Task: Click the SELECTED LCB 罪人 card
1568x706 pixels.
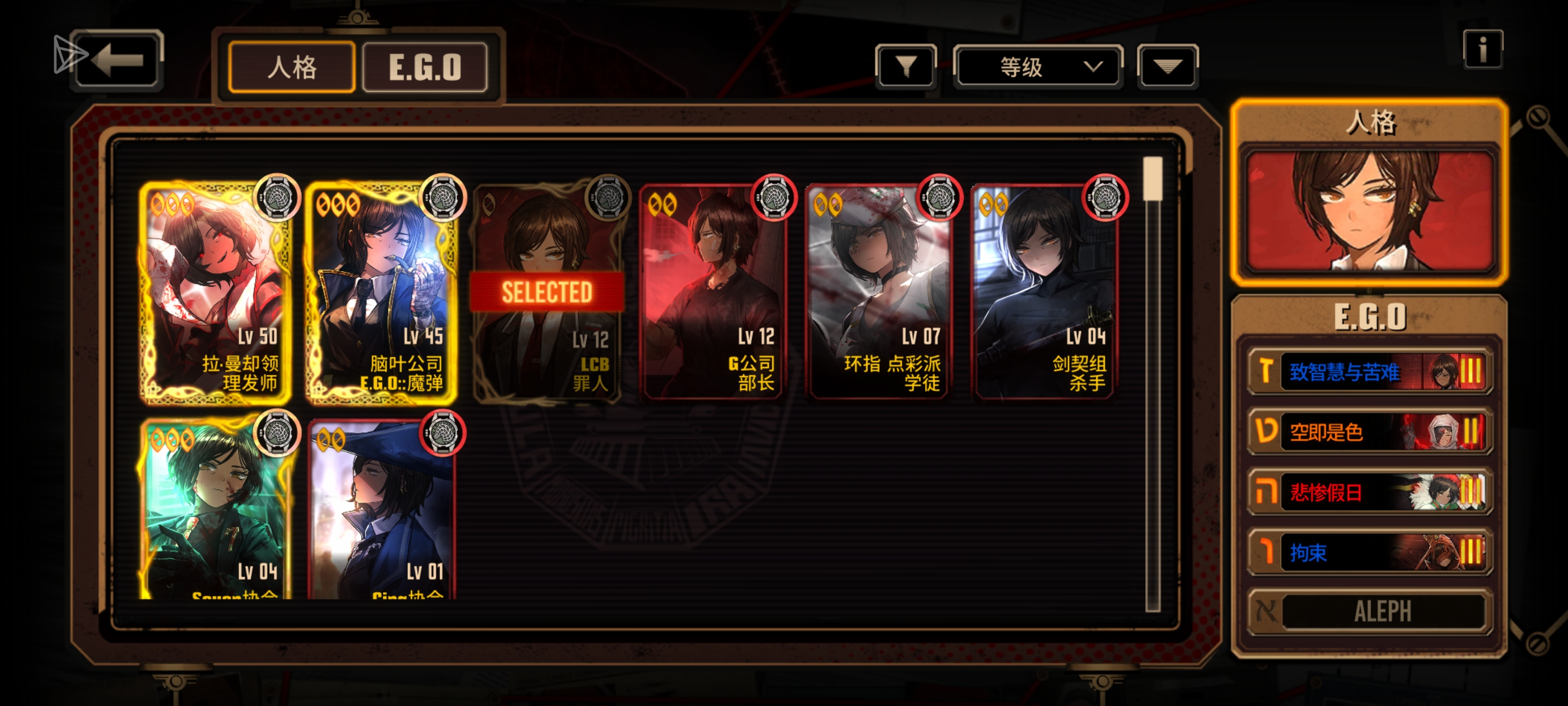Action: 547,292
